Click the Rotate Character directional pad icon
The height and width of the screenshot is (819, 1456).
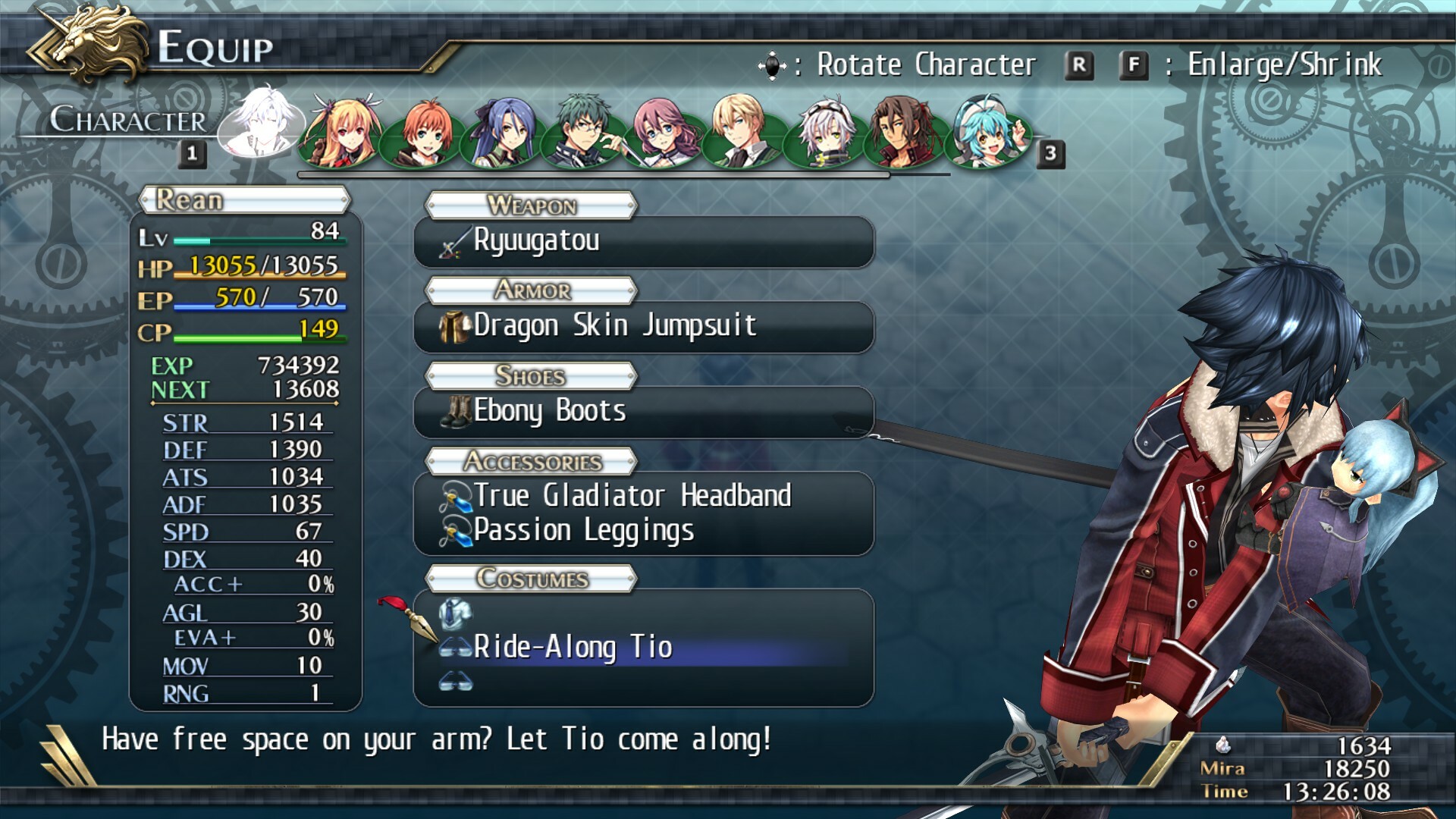click(773, 66)
